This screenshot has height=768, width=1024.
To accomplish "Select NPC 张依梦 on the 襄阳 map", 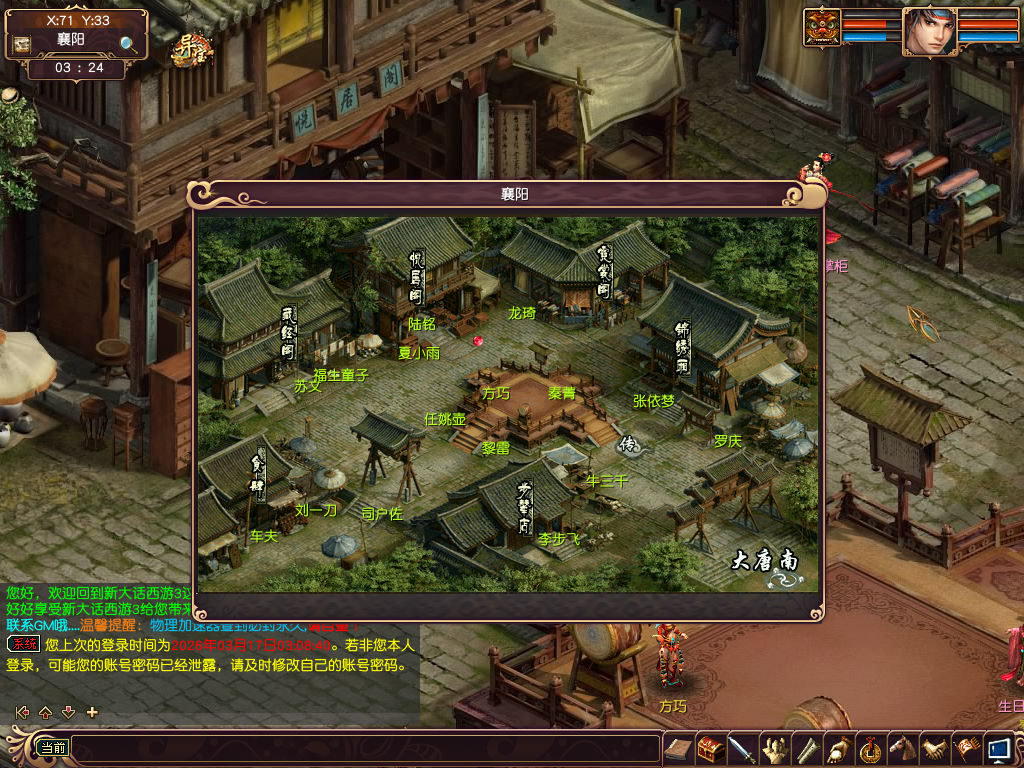I will 654,401.
